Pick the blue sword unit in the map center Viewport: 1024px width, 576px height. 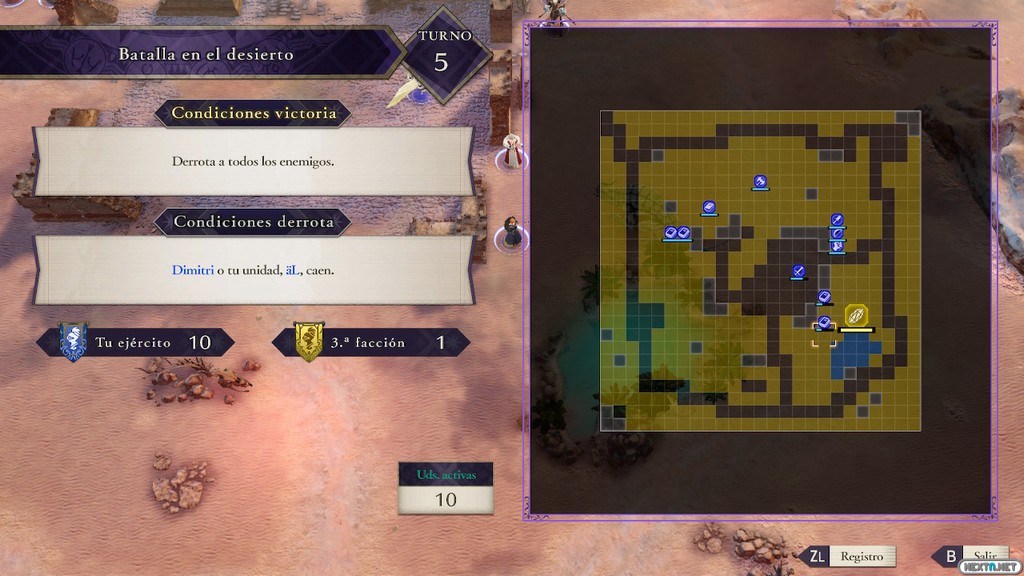798,270
